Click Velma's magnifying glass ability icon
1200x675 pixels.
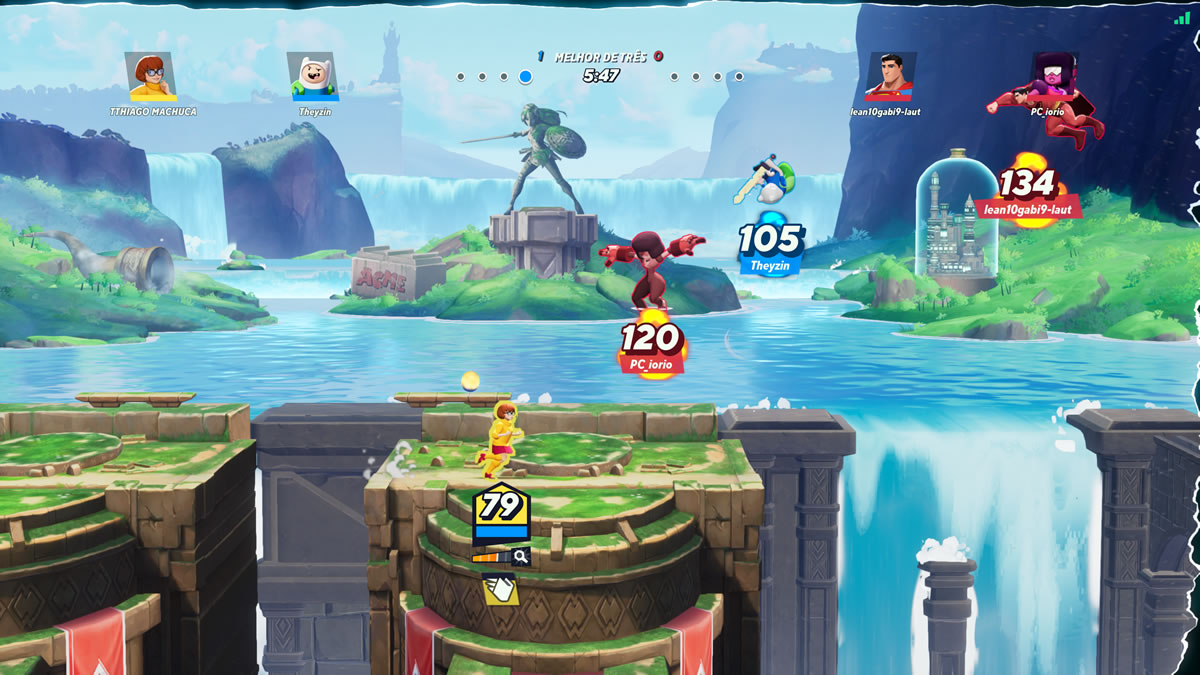click(520, 557)
